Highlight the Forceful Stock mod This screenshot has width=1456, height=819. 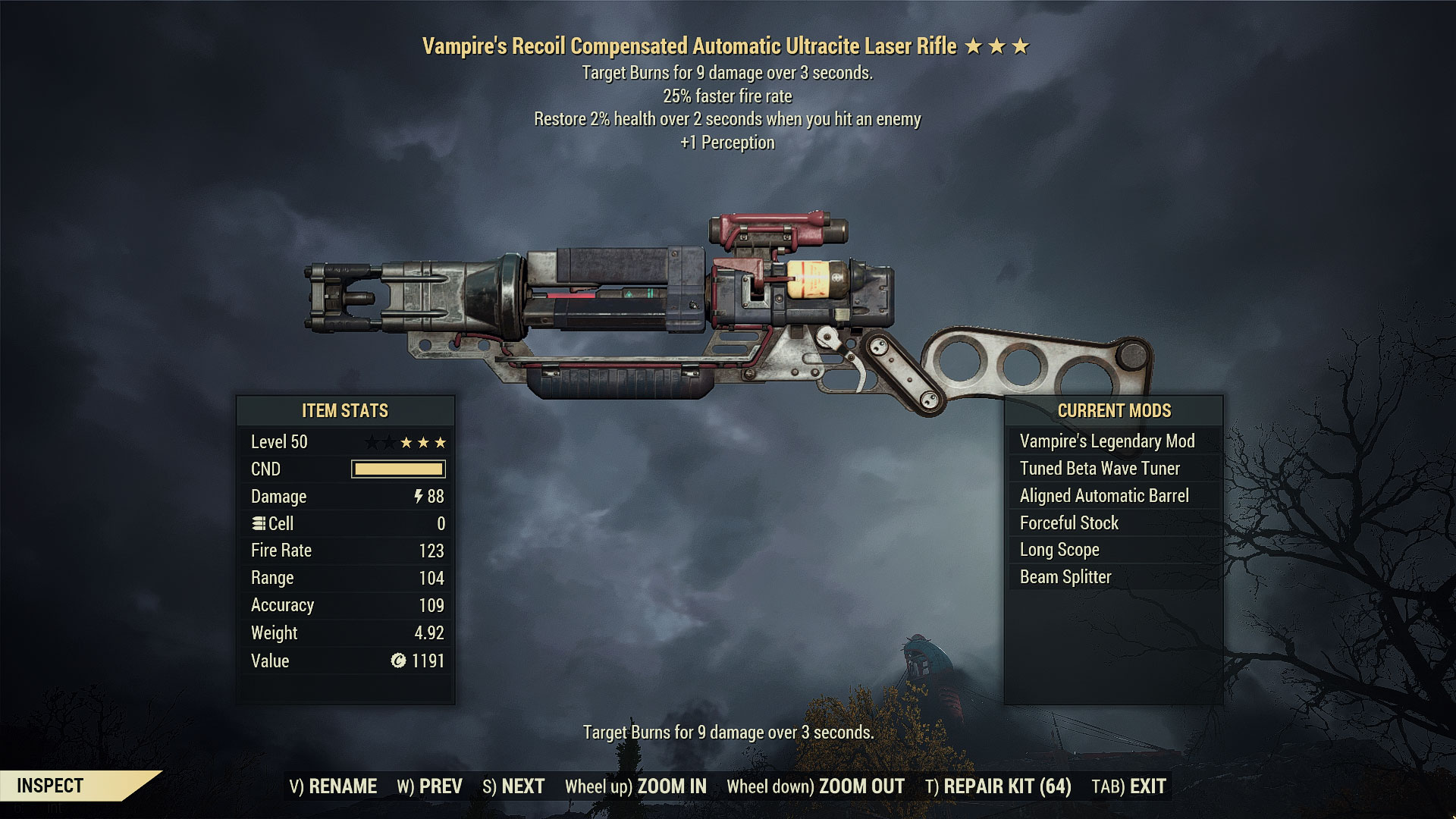[x=1069, y=523]
